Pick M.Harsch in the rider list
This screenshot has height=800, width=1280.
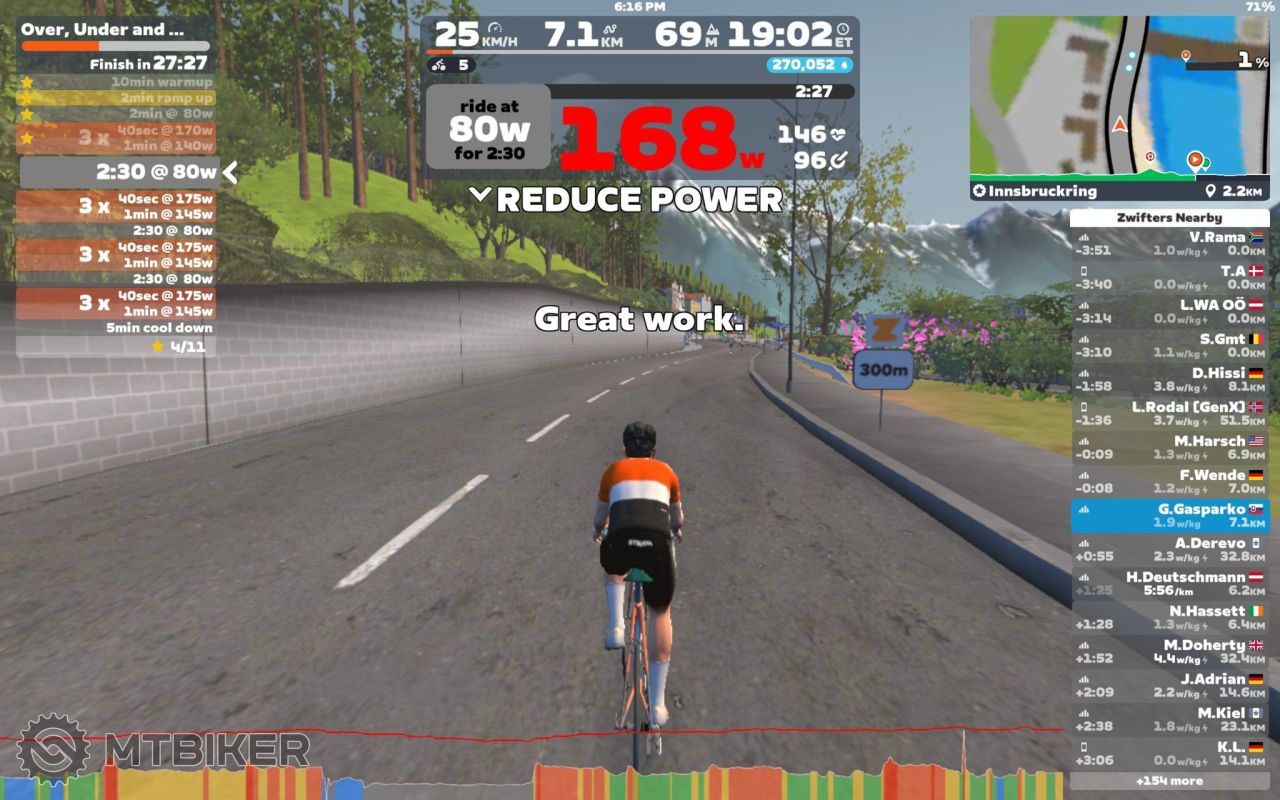tap(1169, 447)
